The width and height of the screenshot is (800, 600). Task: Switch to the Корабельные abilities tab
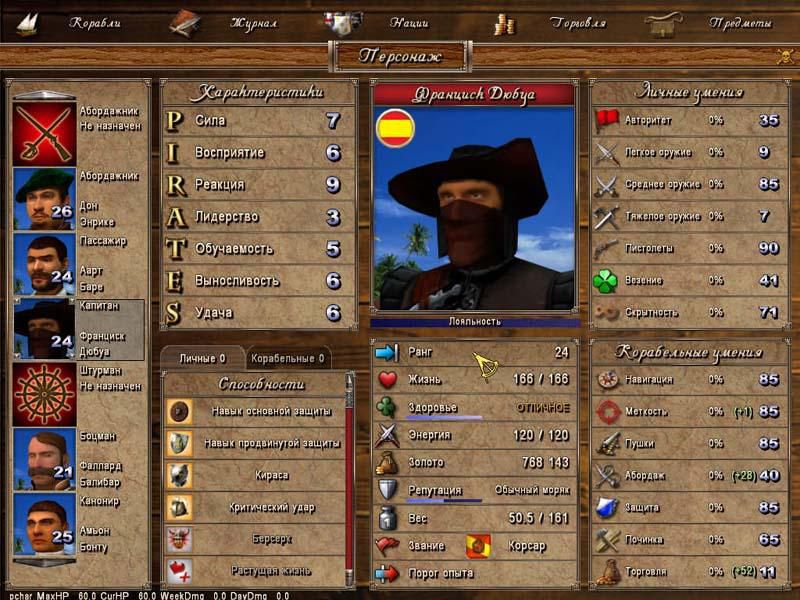pos(287,358)
